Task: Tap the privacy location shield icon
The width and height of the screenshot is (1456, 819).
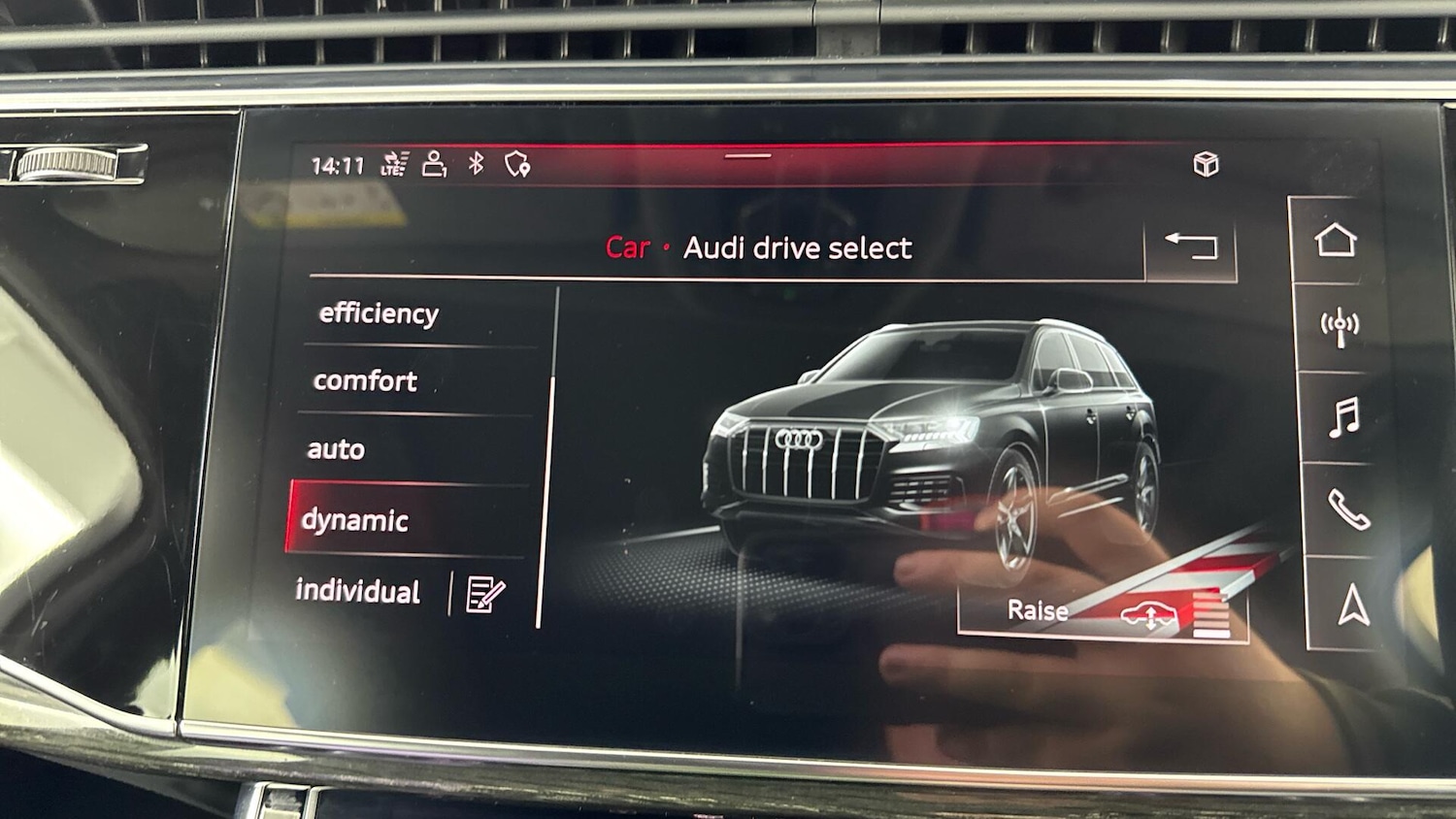Action: [516, 164]
